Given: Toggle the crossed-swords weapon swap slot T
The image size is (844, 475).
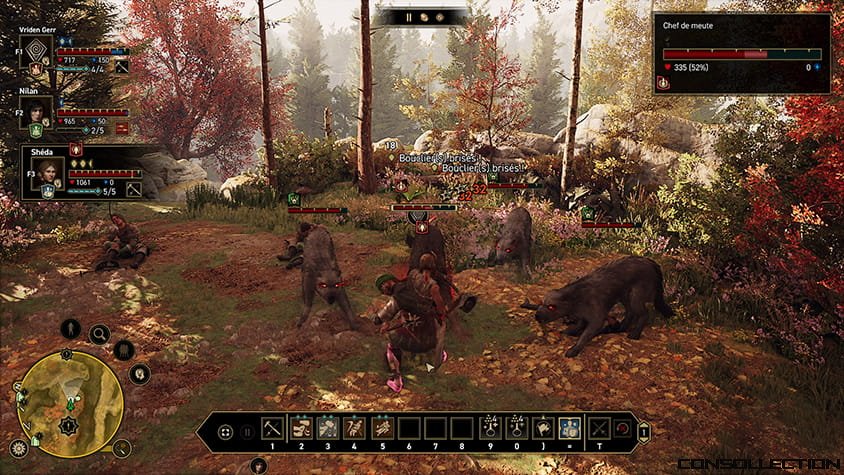Looking at the screenshot, I should pyautogui.click(x=599, y=429).
